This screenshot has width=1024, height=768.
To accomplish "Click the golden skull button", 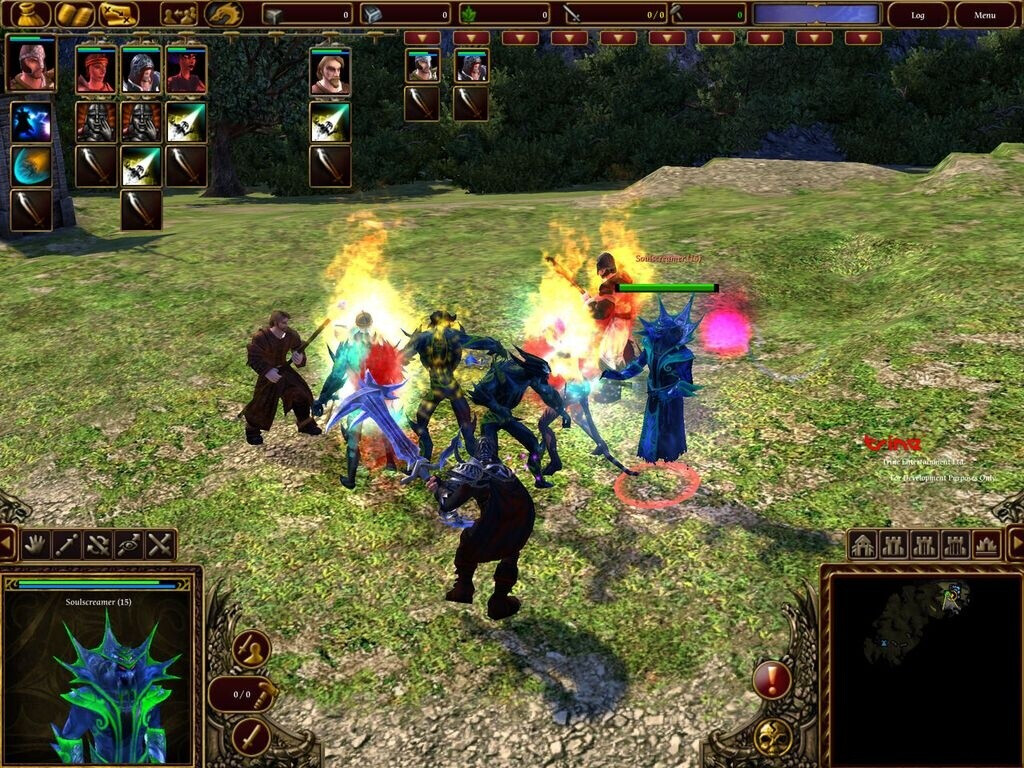I will pyautogui.click(x=772, y=737).
